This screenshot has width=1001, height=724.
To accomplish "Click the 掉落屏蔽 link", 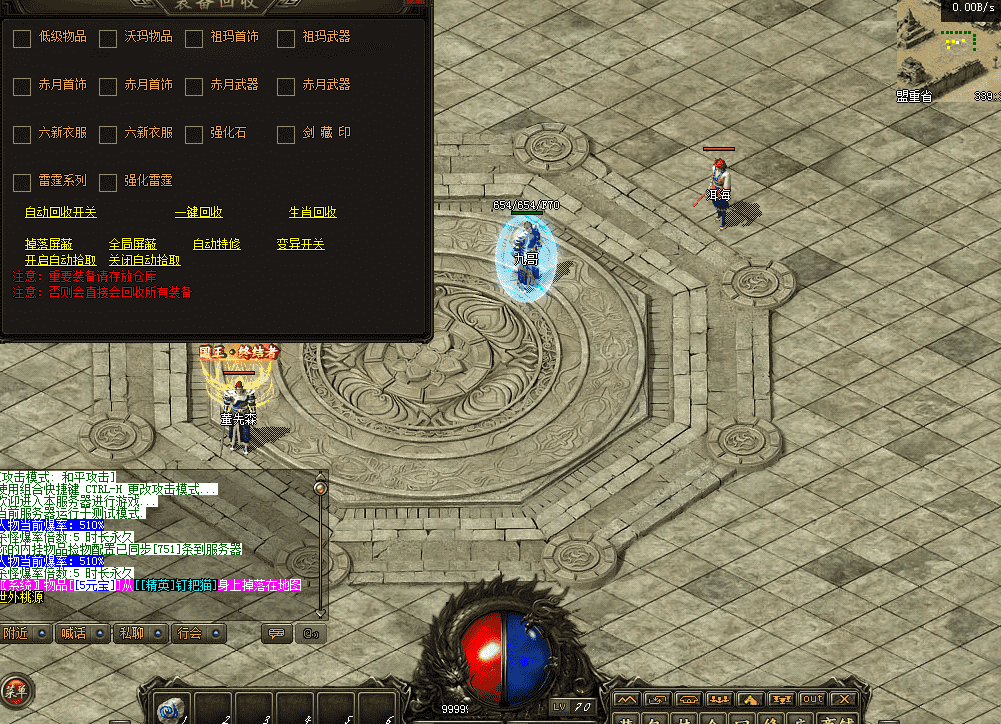I will click(x=49, y=244).
